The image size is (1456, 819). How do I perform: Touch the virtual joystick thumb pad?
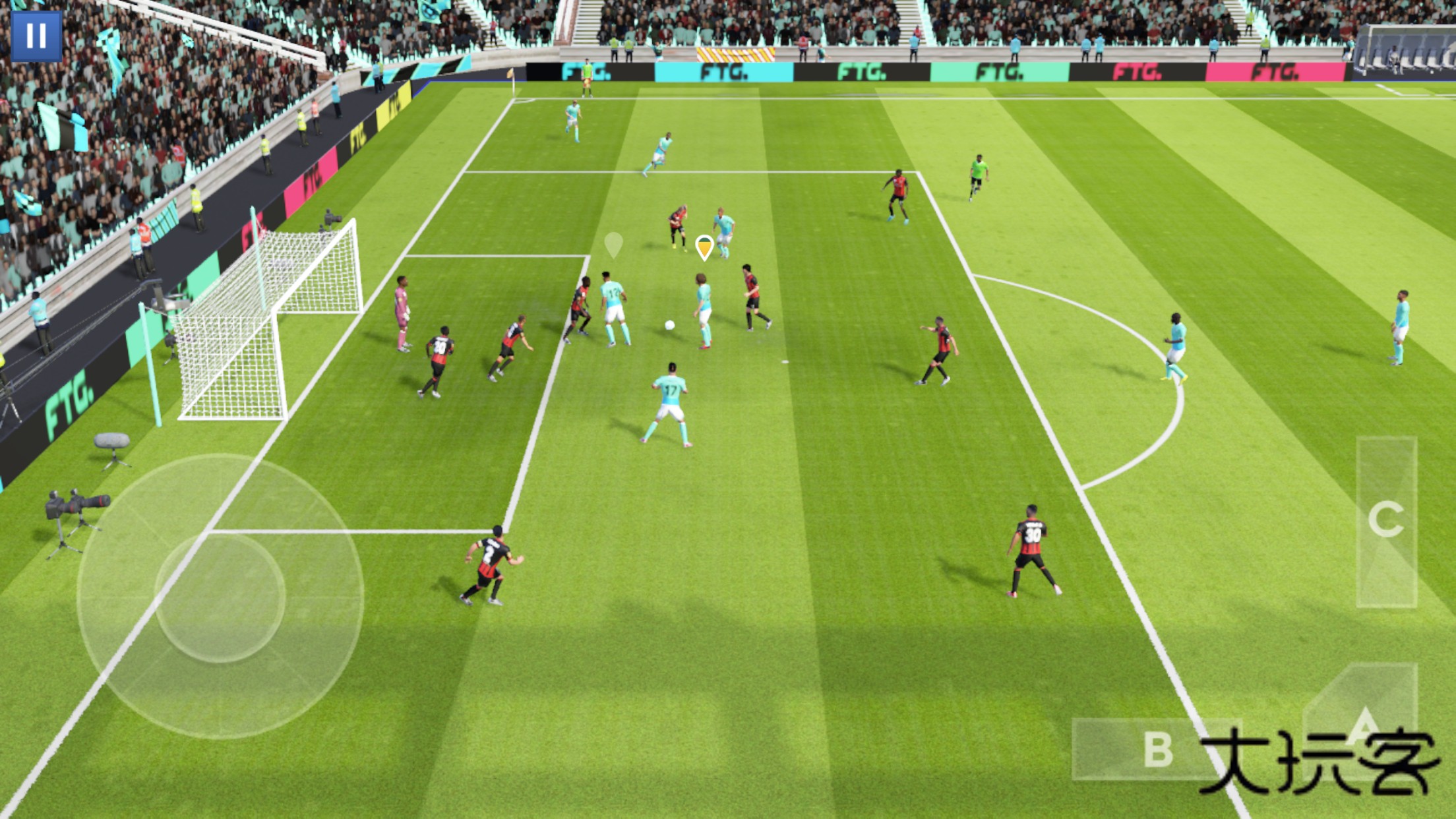click(220, 597)
